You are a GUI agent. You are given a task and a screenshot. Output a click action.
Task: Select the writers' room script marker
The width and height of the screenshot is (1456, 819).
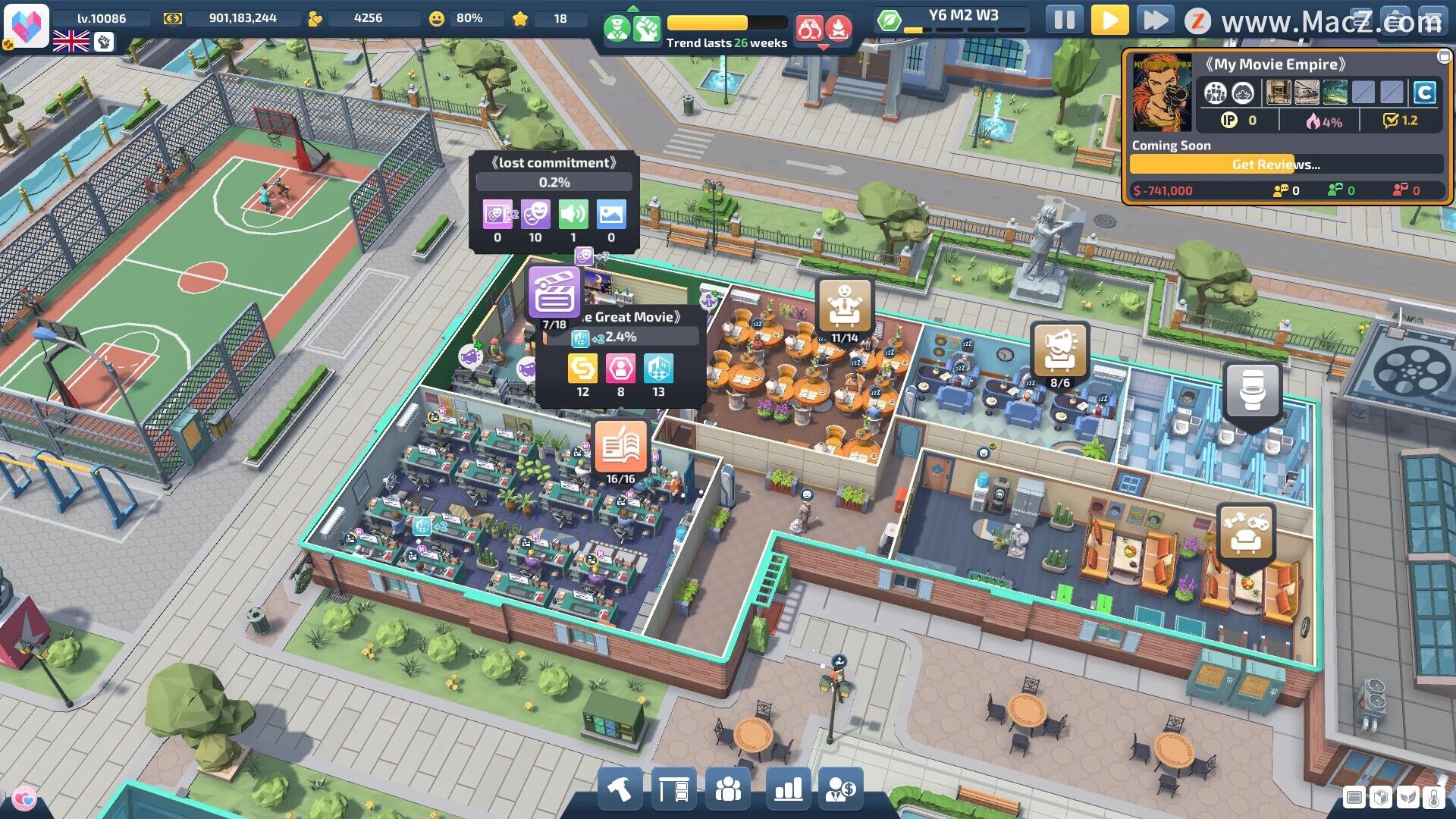click(620, 447)
